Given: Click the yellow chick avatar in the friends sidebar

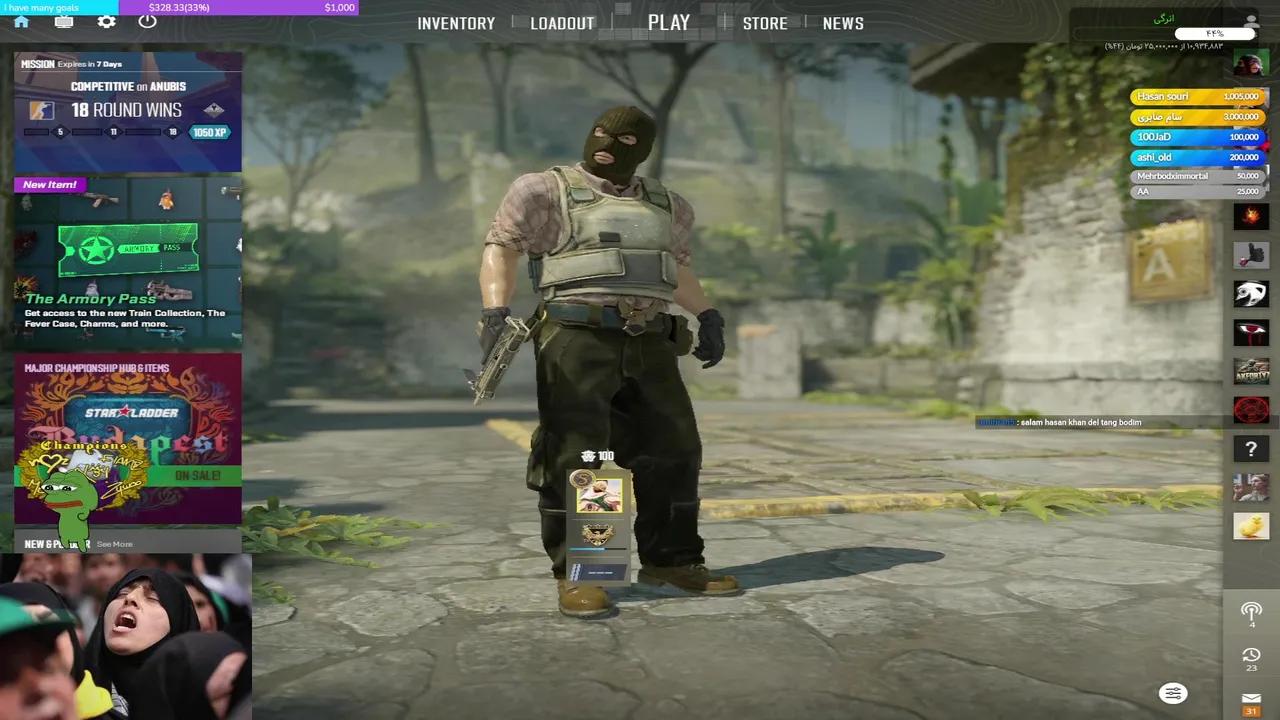Looking at the screenshot, I should (1251, 525).
